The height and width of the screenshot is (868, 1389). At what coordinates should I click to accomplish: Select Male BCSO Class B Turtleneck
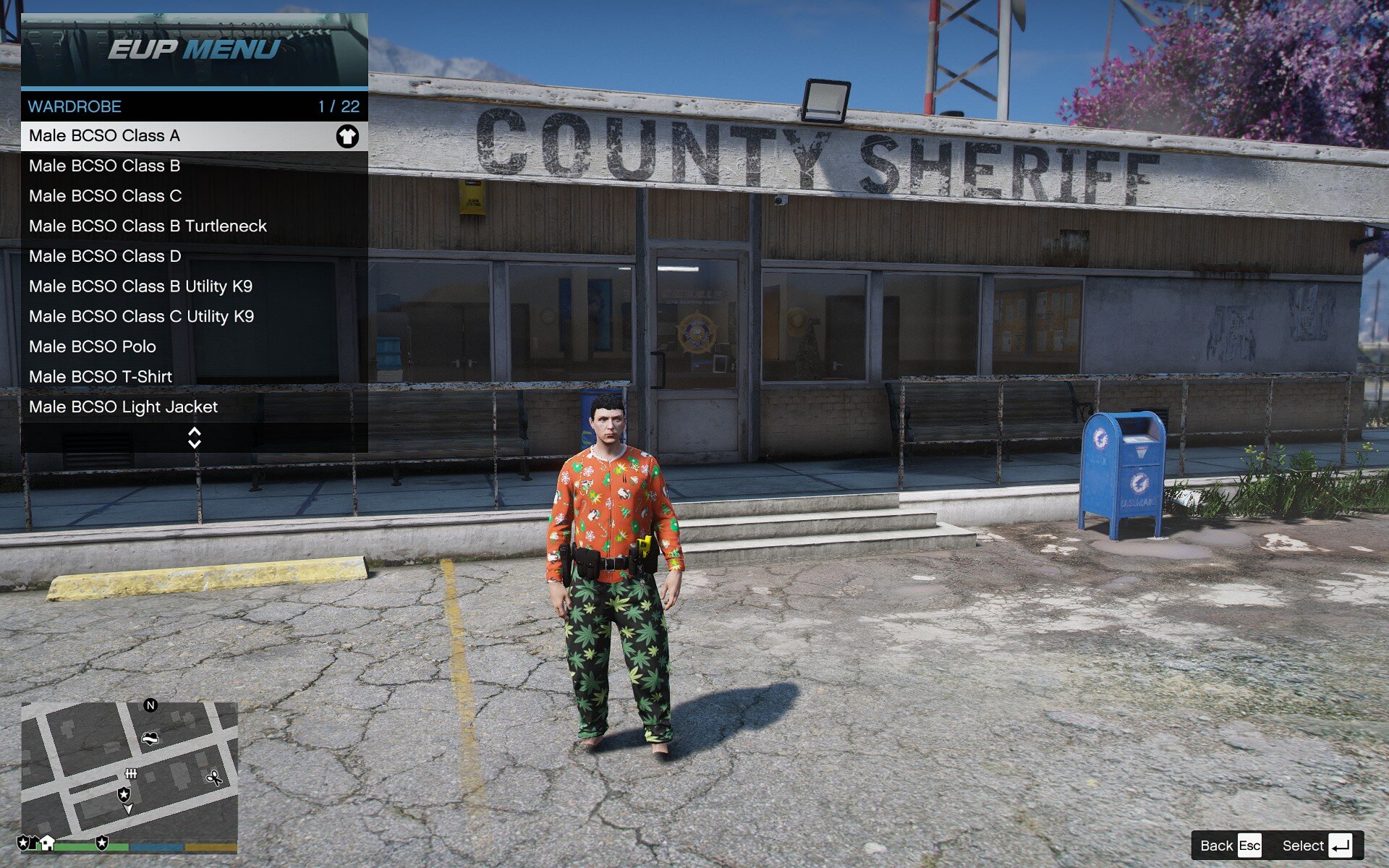[x=194, y=226]
